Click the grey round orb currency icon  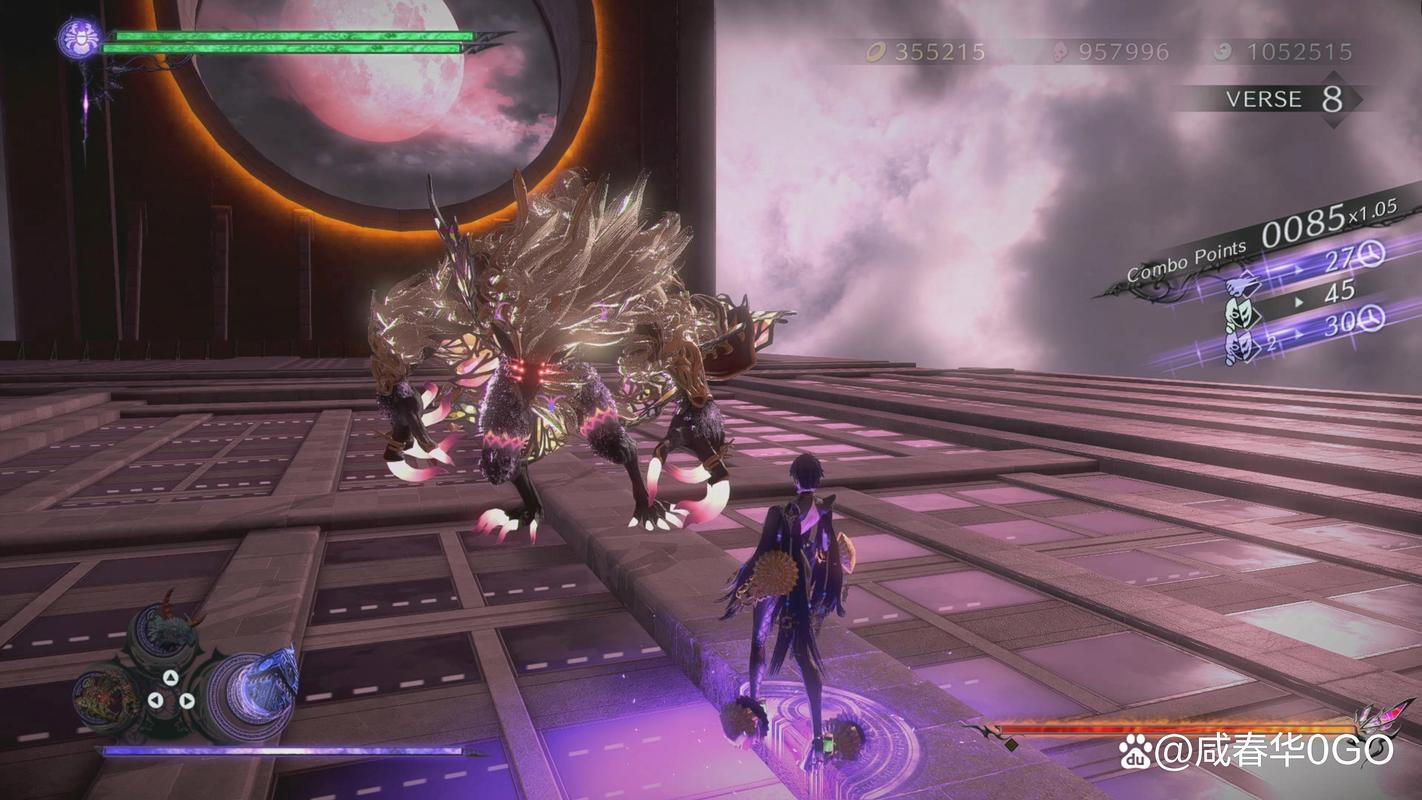(x=1222, y=52)
